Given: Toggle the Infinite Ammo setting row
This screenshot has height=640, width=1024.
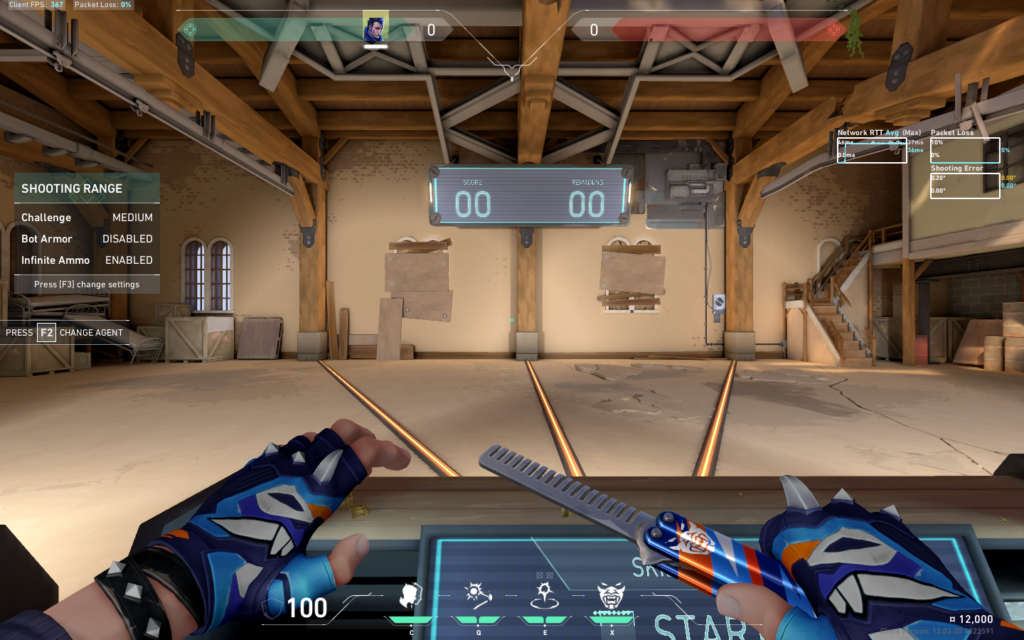Looking at the screenshot, I should [x=87, y=260].
